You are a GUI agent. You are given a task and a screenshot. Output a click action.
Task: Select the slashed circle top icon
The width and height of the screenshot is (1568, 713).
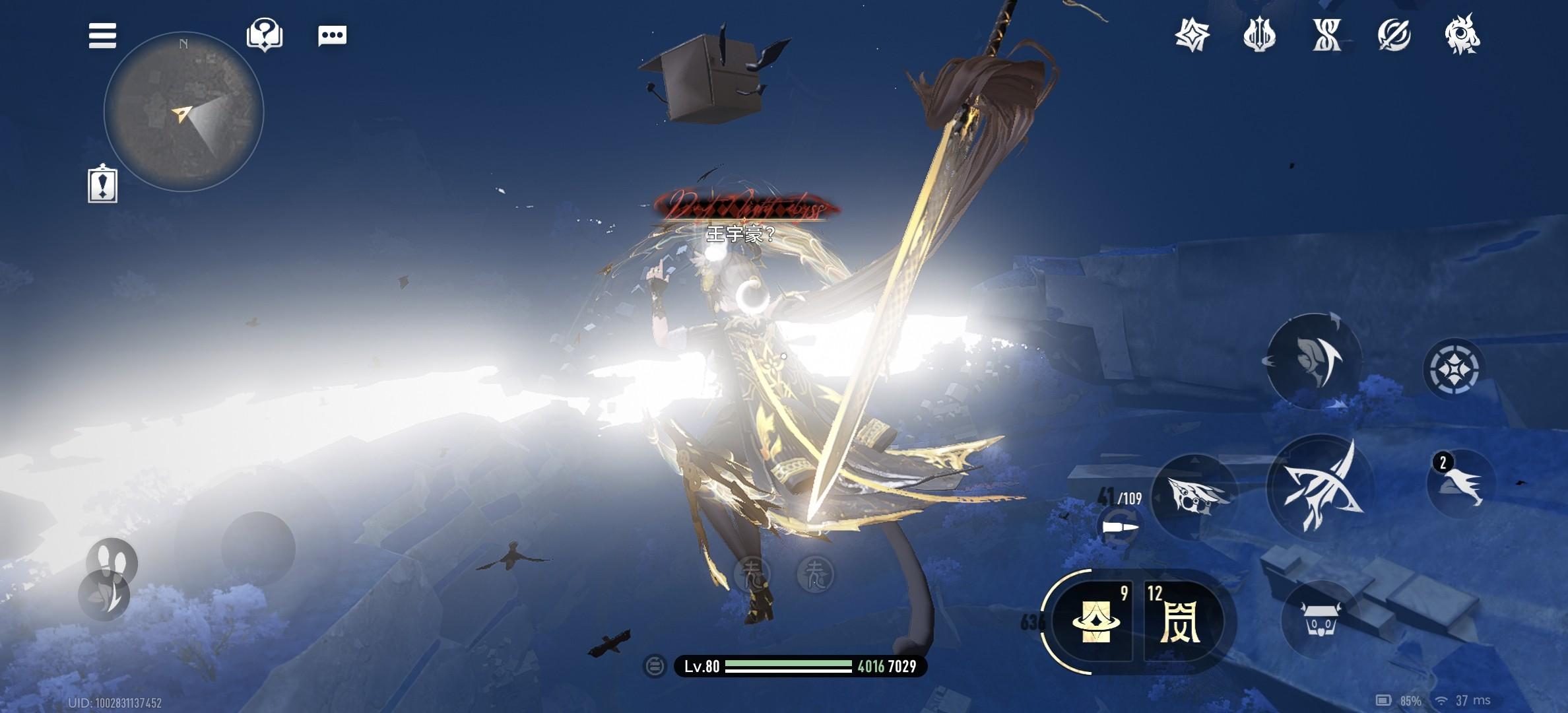[1394, 35]
